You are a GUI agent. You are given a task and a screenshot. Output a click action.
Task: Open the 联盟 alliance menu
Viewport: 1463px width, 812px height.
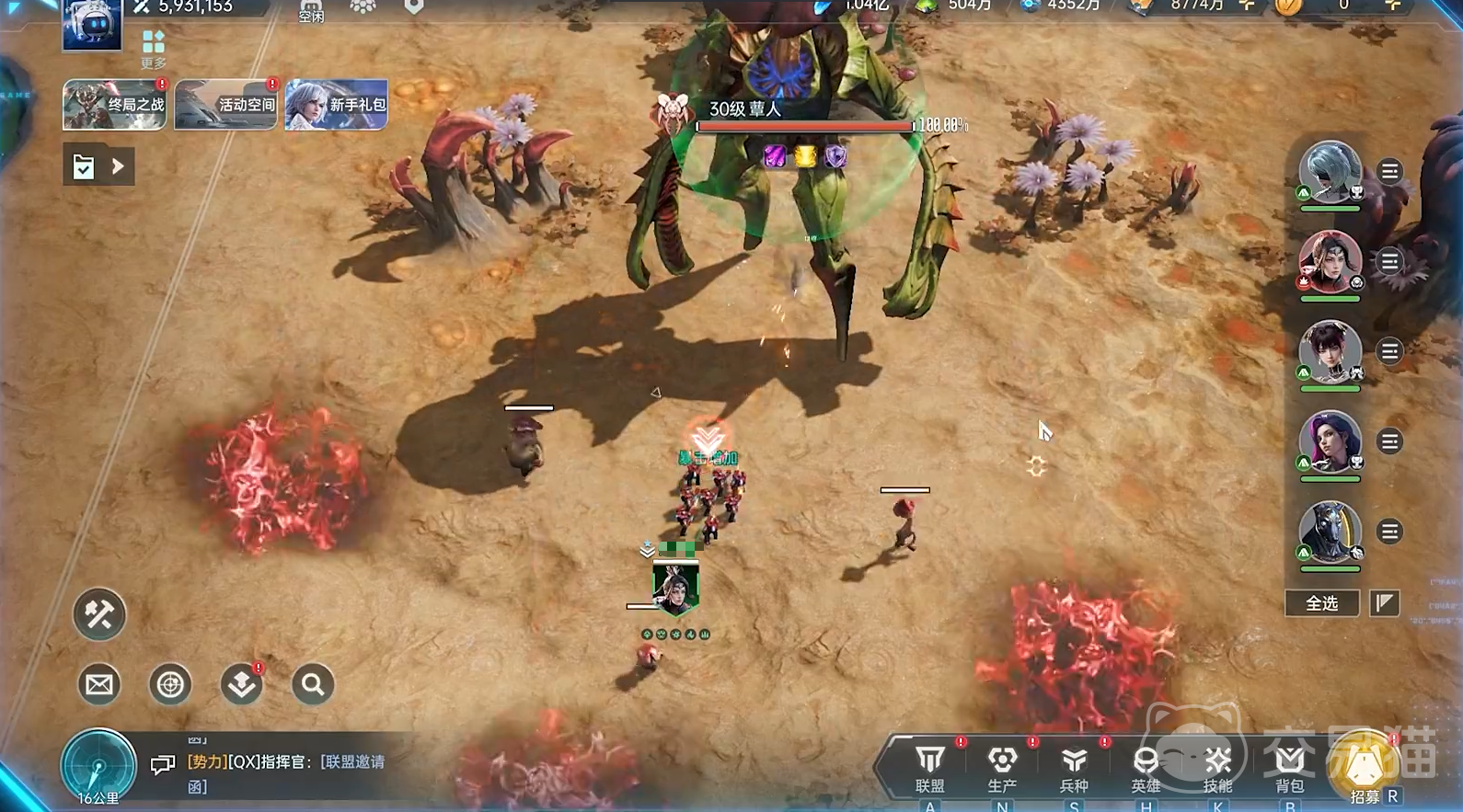[930, 768]
